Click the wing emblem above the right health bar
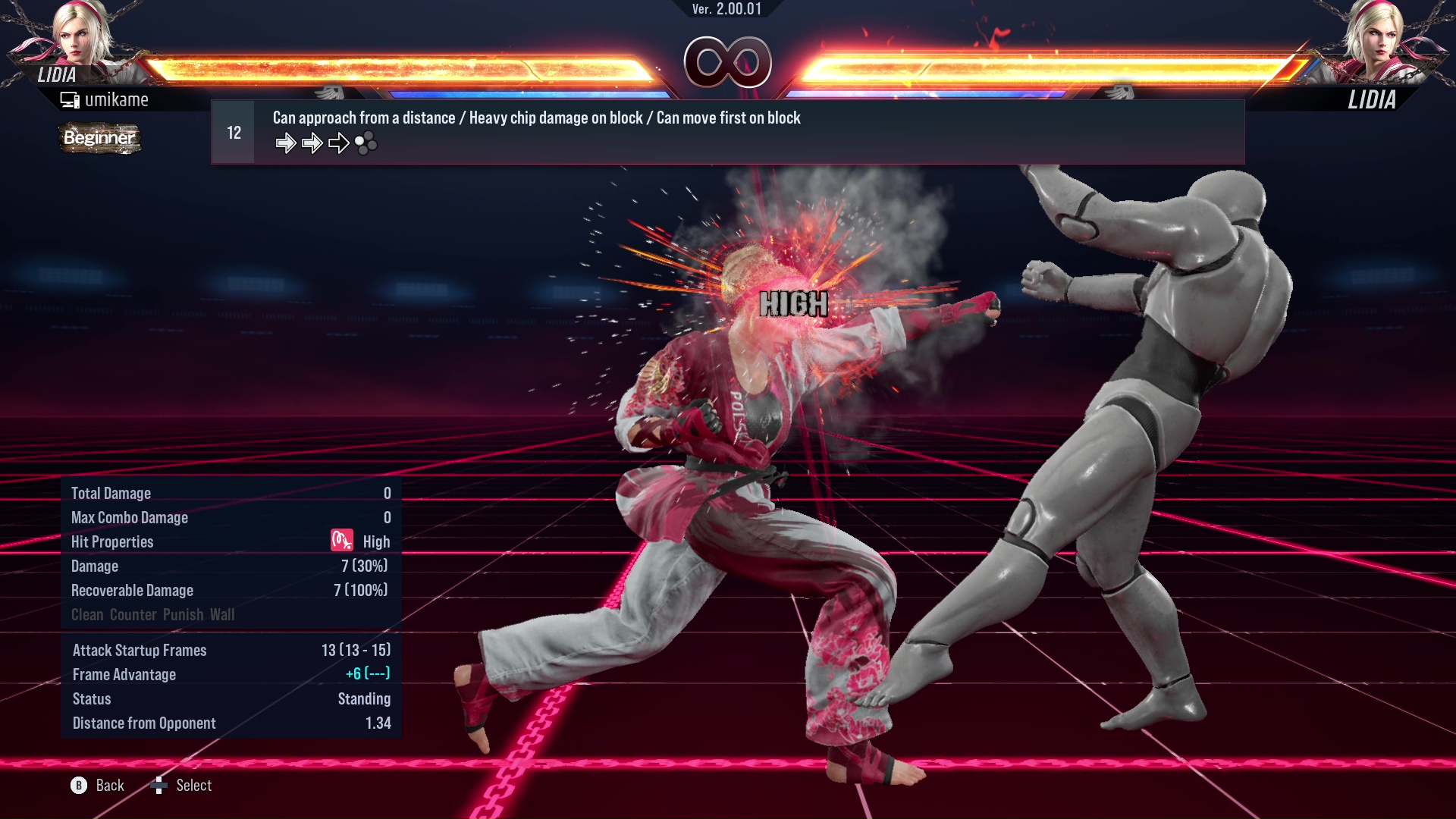 coord(1121,91)
